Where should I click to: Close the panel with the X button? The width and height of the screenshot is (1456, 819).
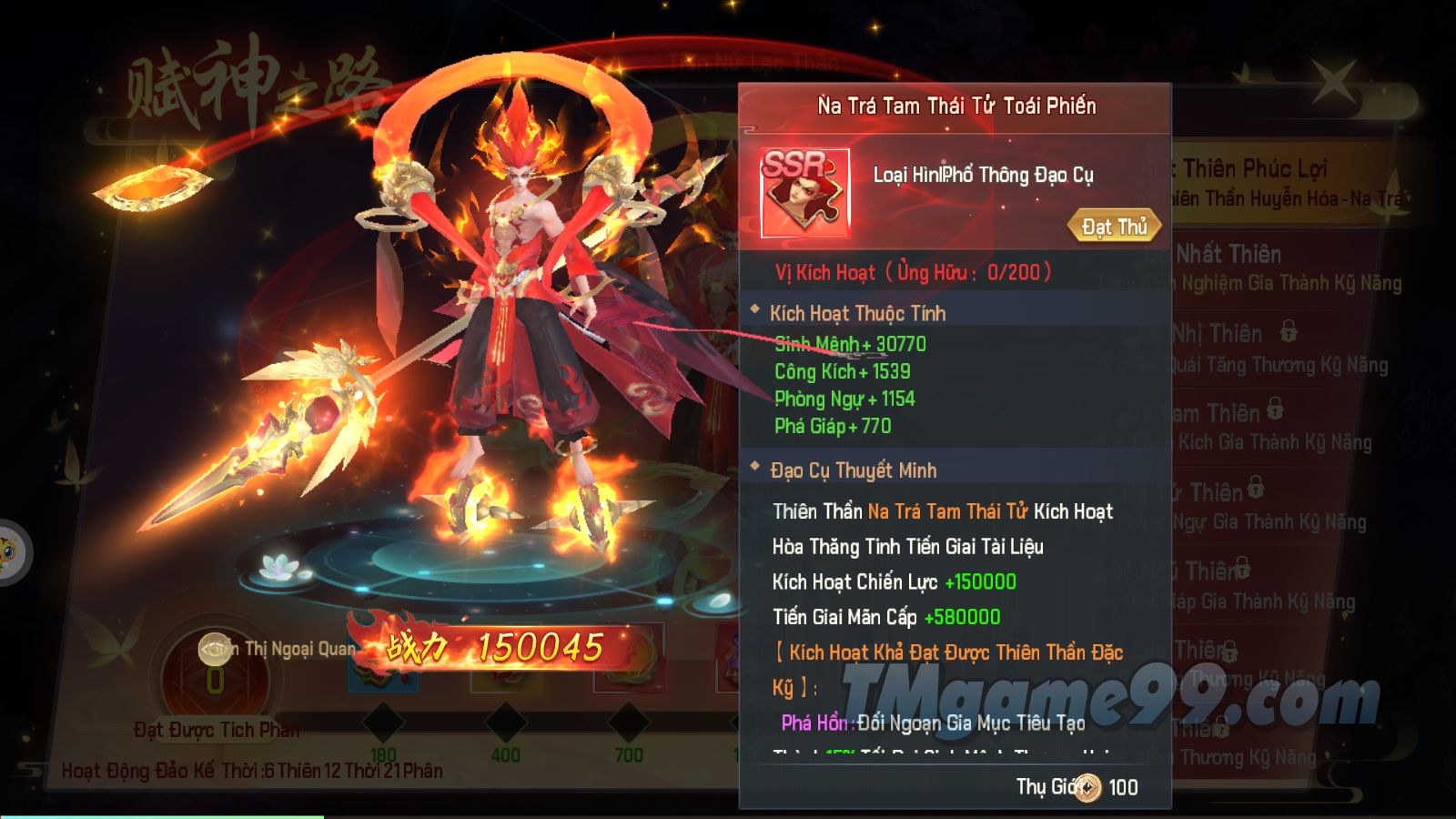1334,82
